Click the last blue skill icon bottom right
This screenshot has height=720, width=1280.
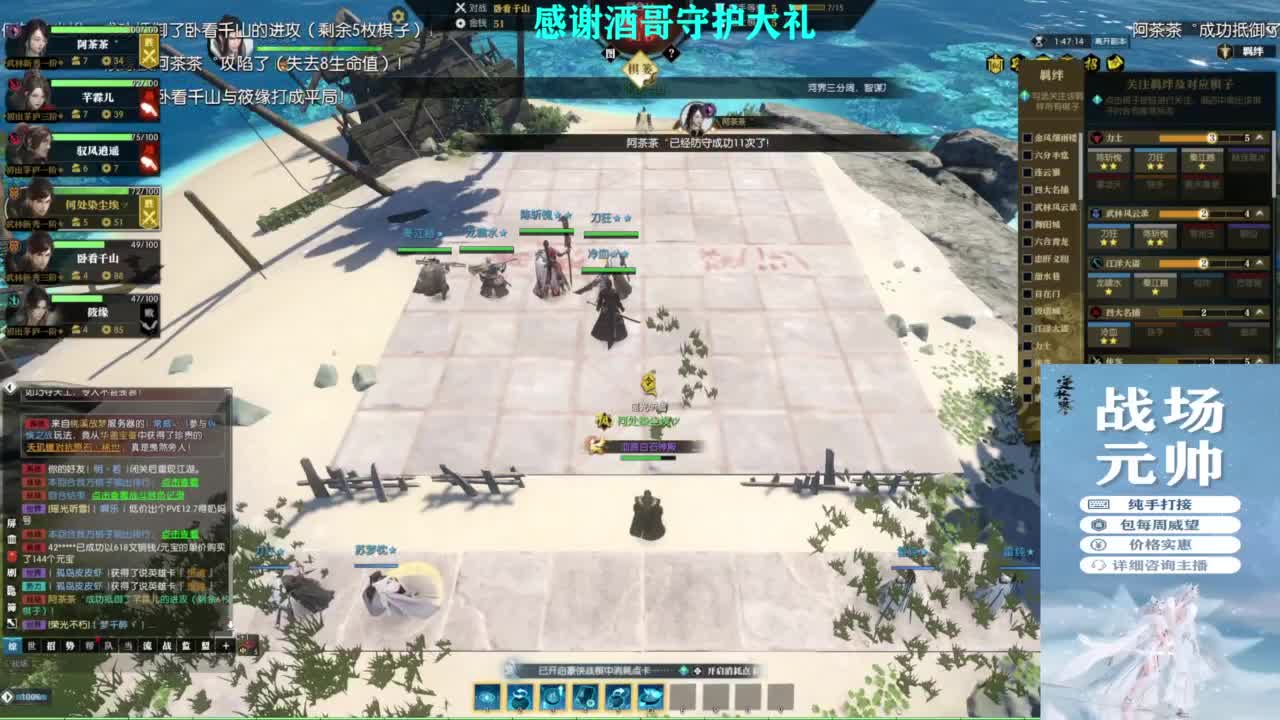[650, 696]
